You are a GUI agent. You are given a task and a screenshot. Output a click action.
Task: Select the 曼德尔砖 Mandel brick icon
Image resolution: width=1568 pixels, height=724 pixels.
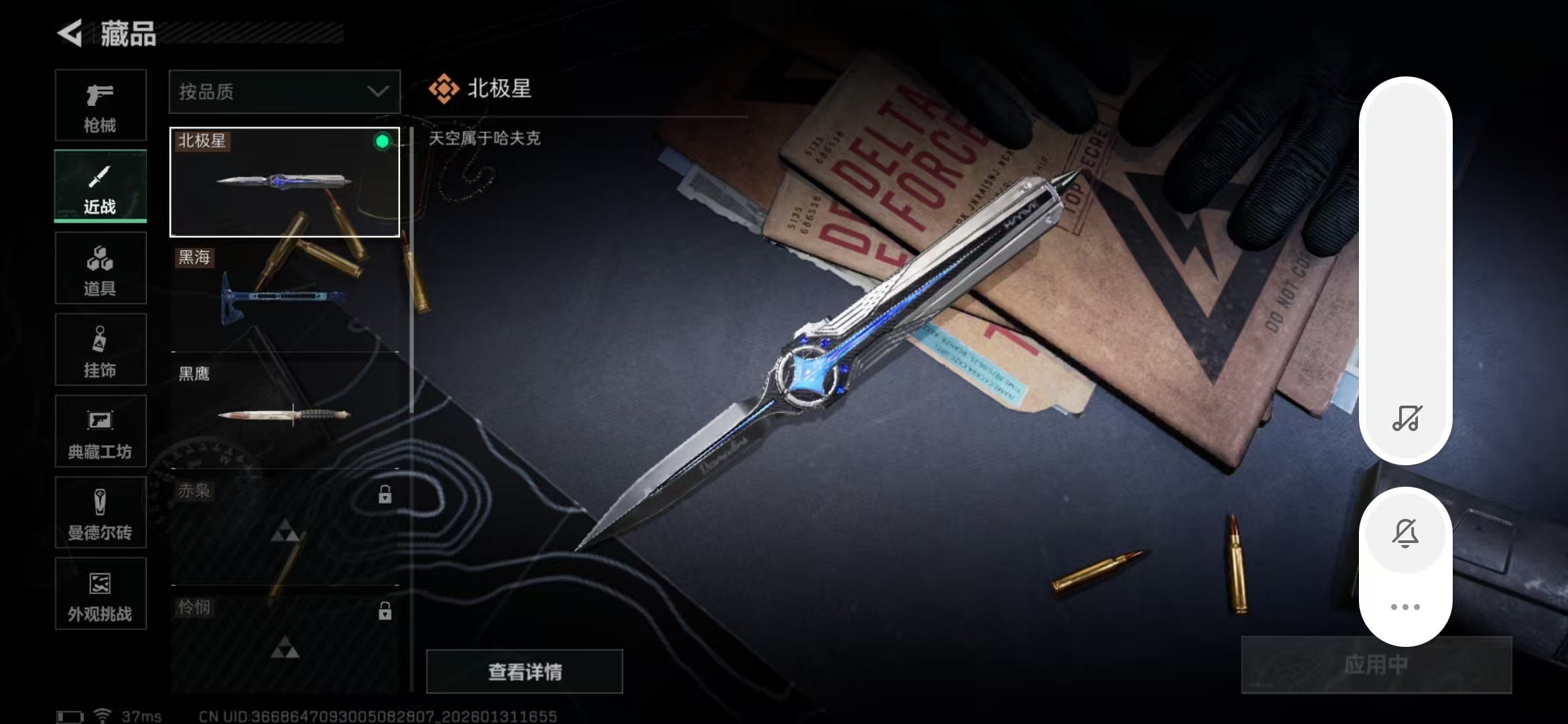point(101,513)
